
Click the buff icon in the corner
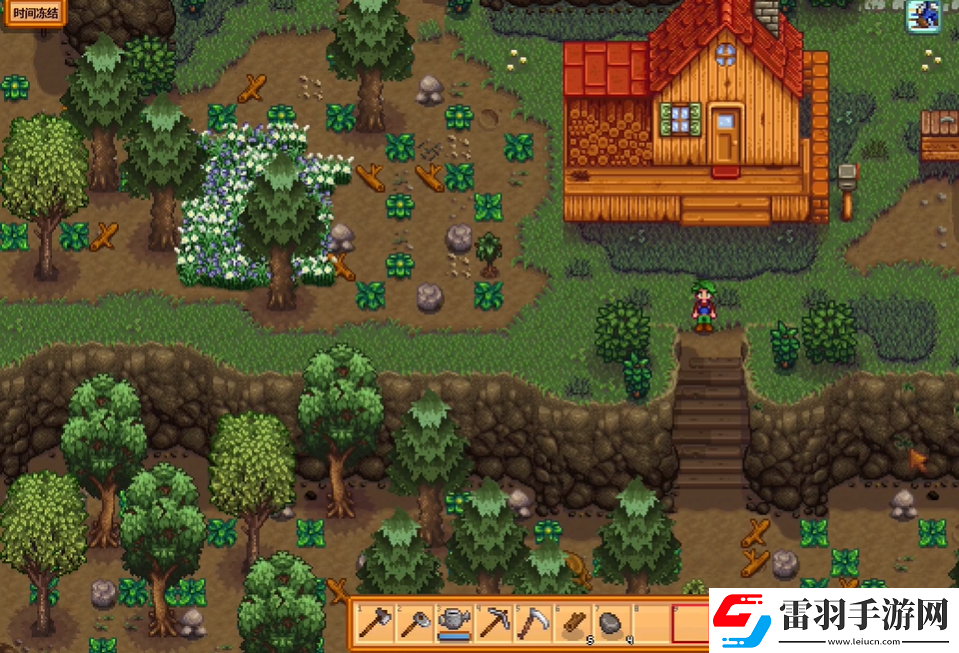921,15
